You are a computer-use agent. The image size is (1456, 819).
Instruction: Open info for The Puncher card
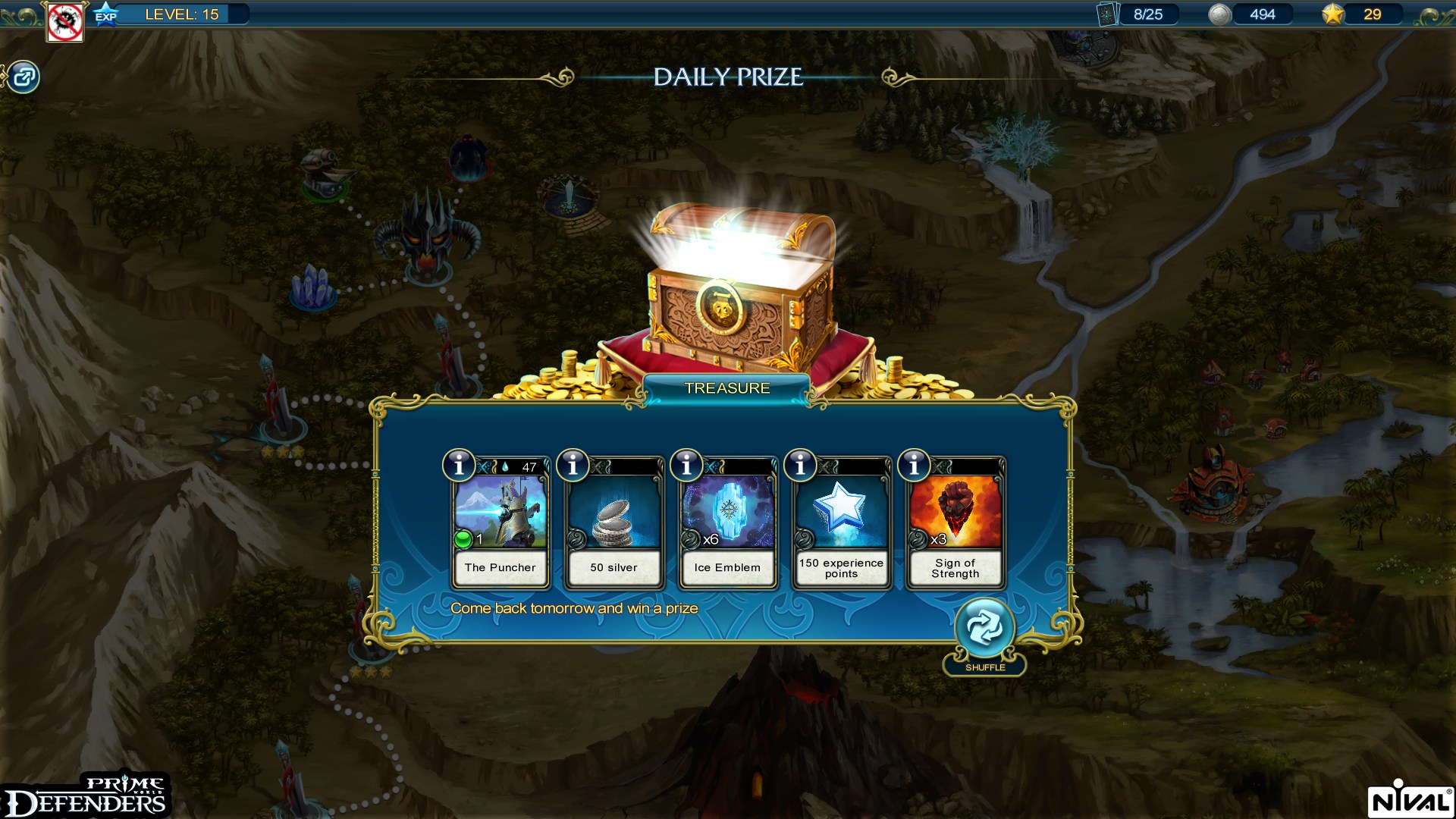click(x=458, y=466)
